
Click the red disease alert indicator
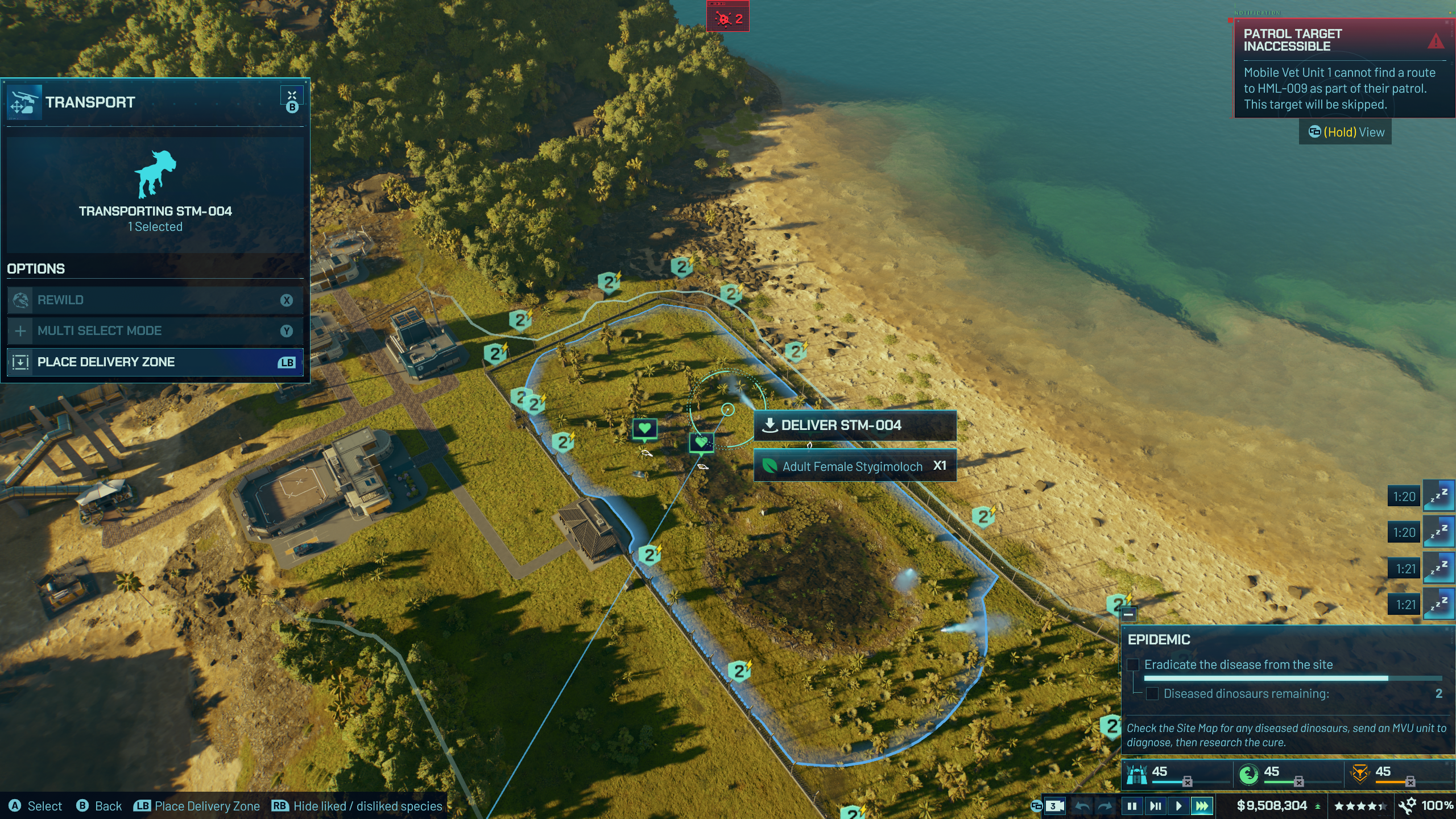click(x=728, y=18)
